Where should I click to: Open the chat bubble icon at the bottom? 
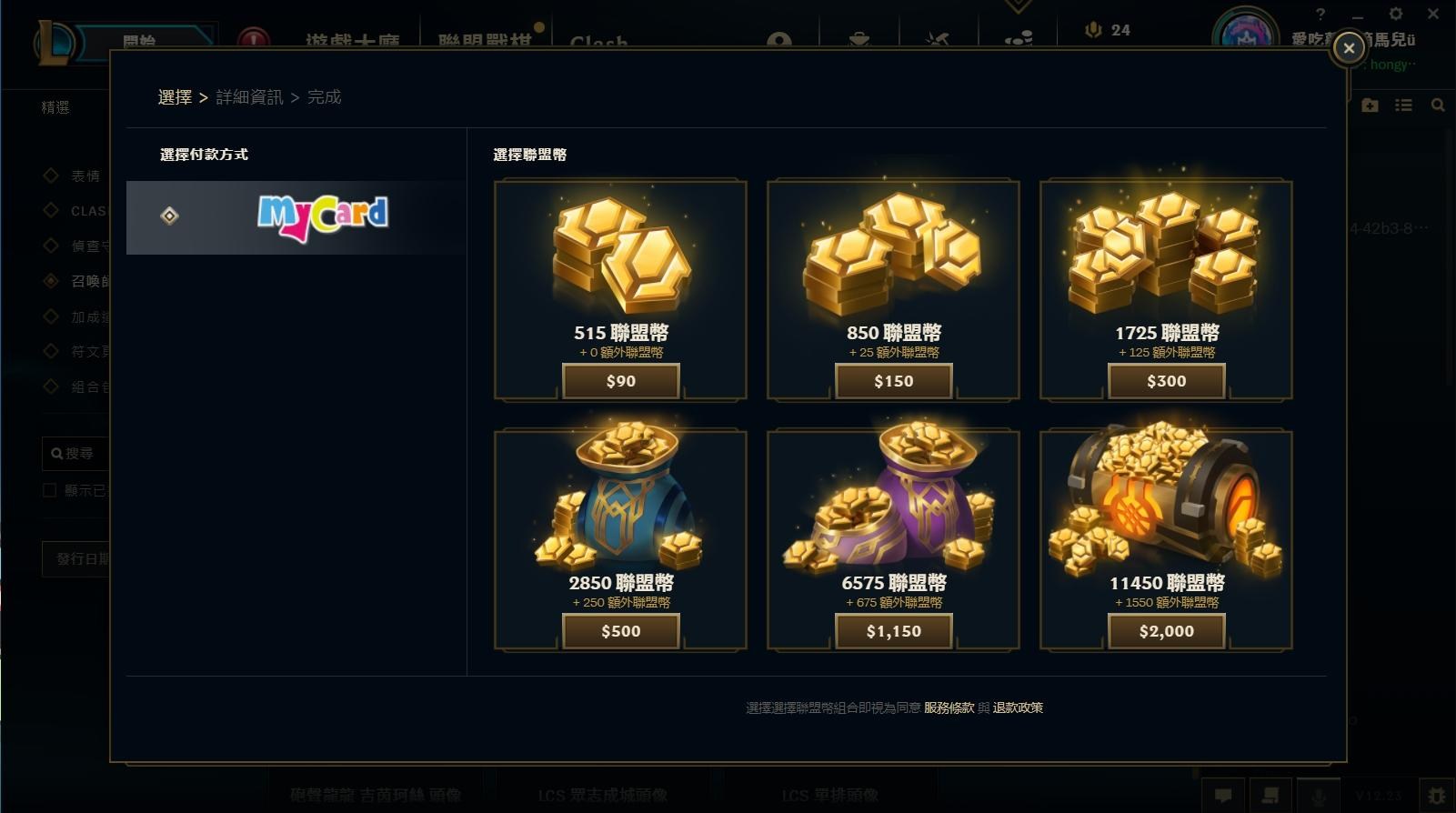point(1225,794)
